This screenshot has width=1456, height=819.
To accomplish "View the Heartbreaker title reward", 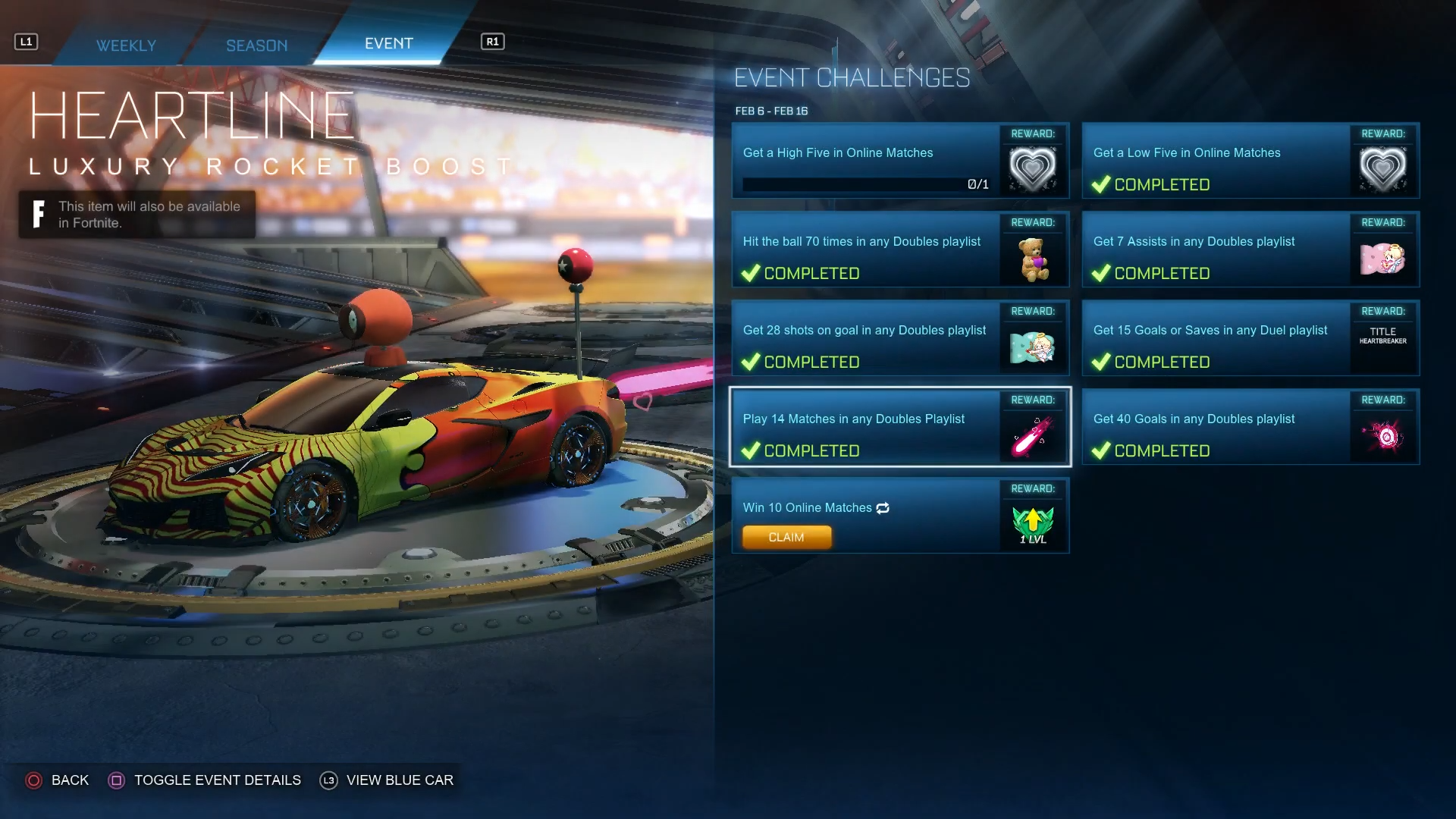I will coord(1382,336).
